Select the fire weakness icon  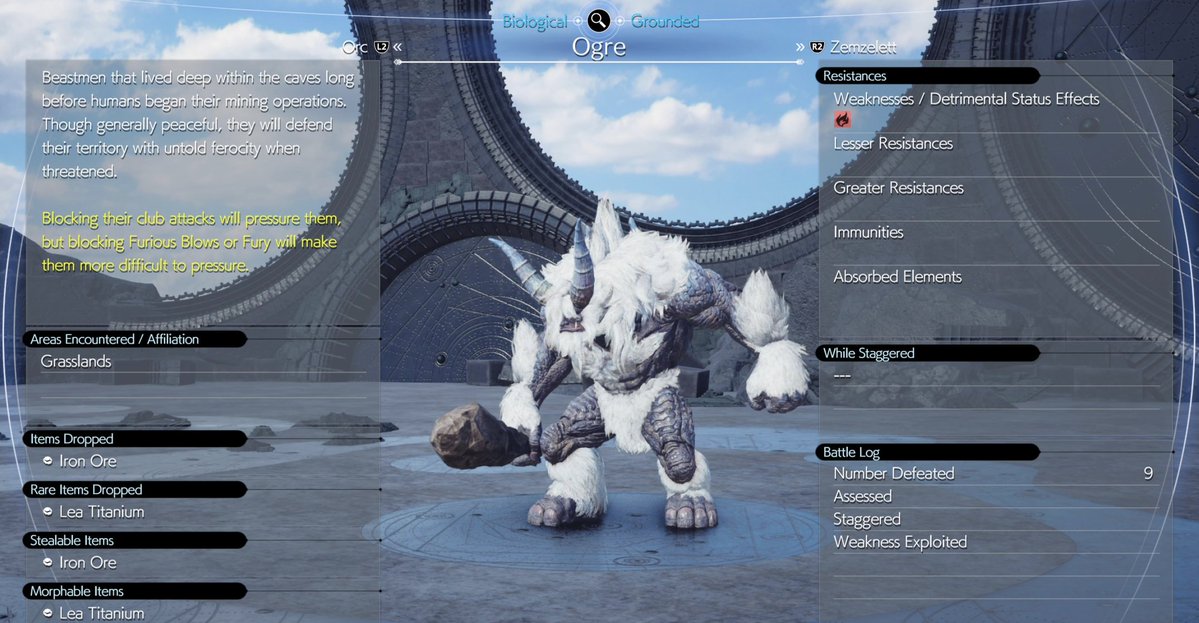pos(842,120)
